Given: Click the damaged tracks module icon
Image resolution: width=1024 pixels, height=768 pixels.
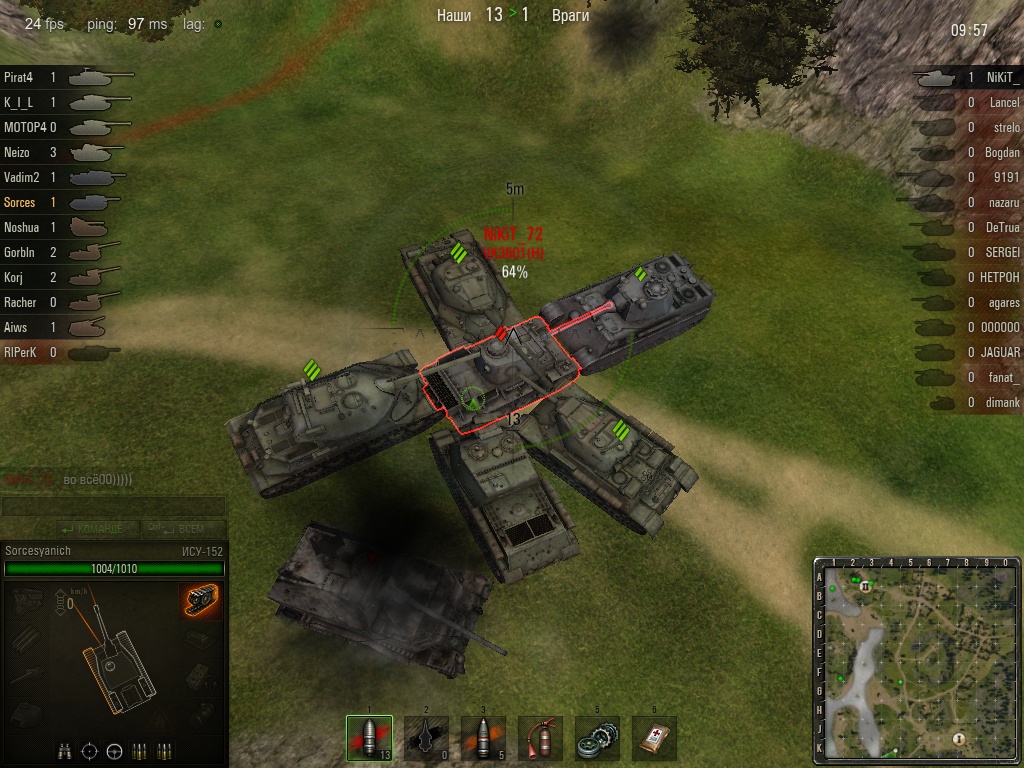Looking at the screenshot, I should (201, 601).
